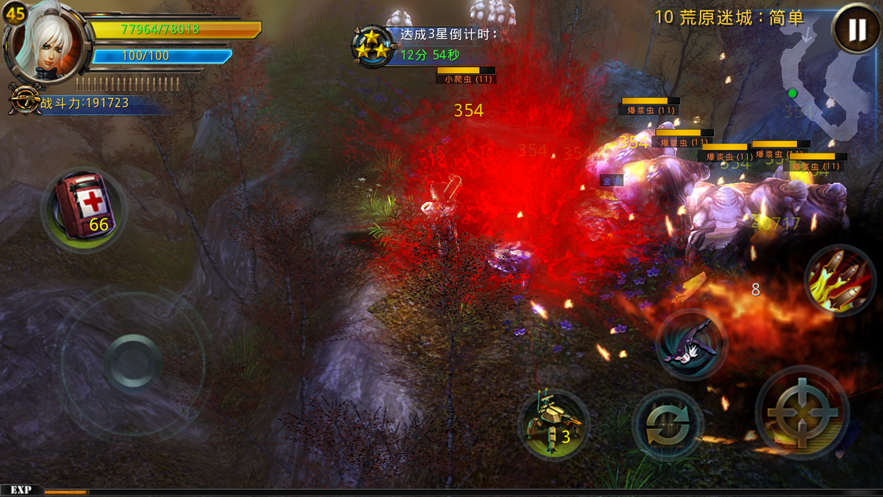Image resolution: width=883 pixels, height=497 pixels.
Task: Check the three-star rating badge
Action: pos(371,45)
